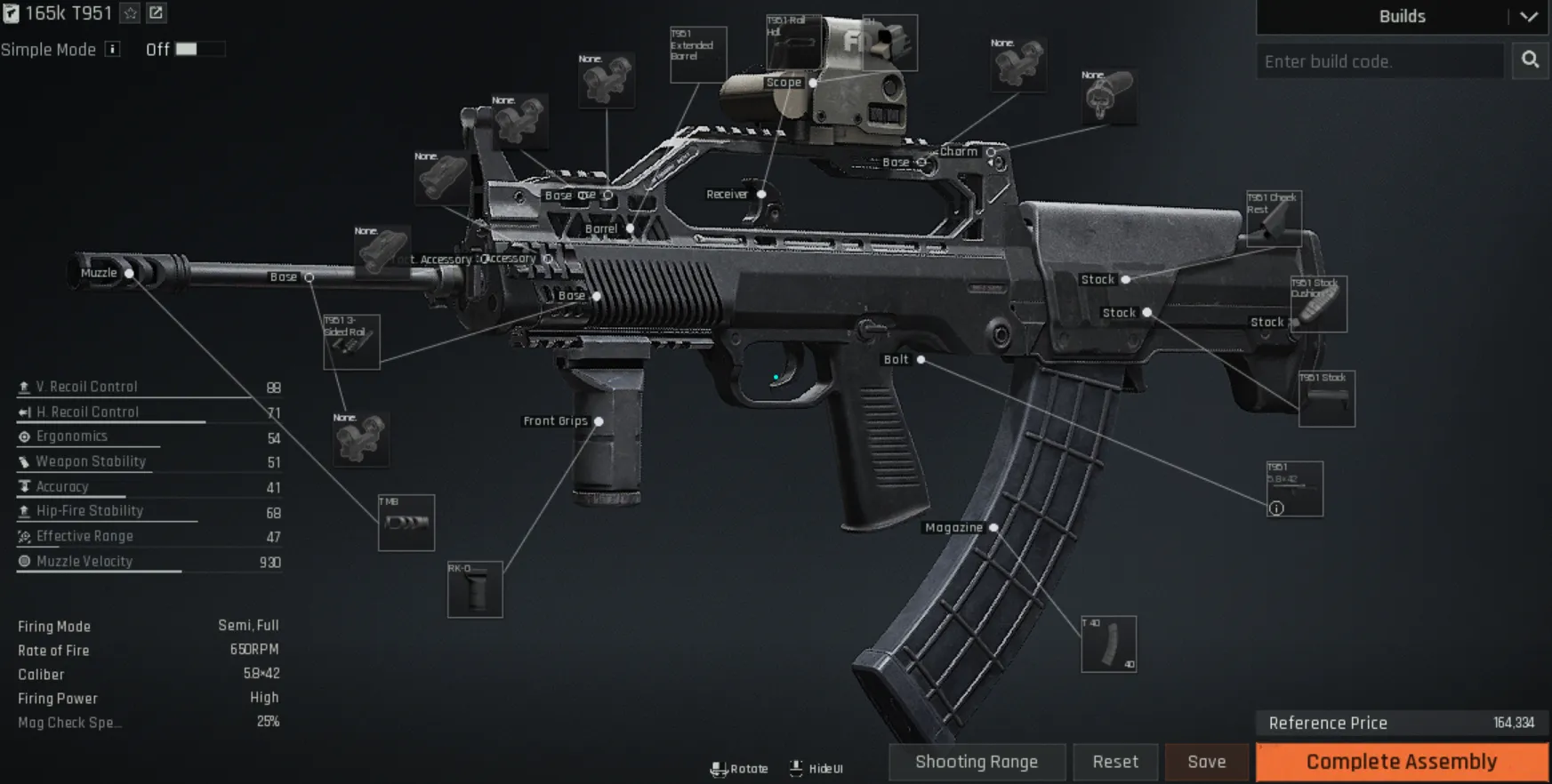
Task: Click the info icon on the T951 5.8×42 ammo card
Action: pos(1278,507)
